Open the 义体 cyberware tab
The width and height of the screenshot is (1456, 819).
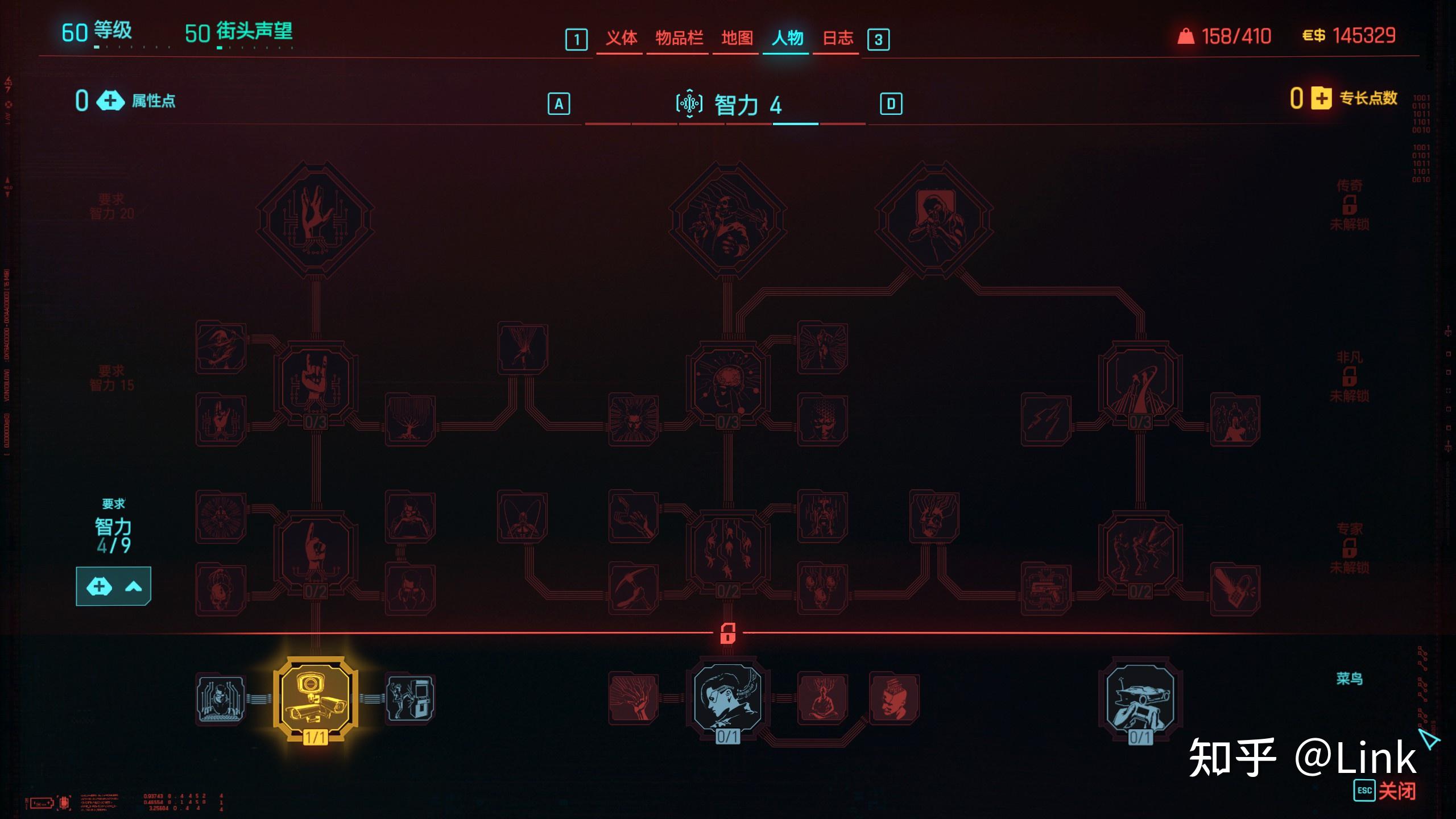tap(621, 38)
